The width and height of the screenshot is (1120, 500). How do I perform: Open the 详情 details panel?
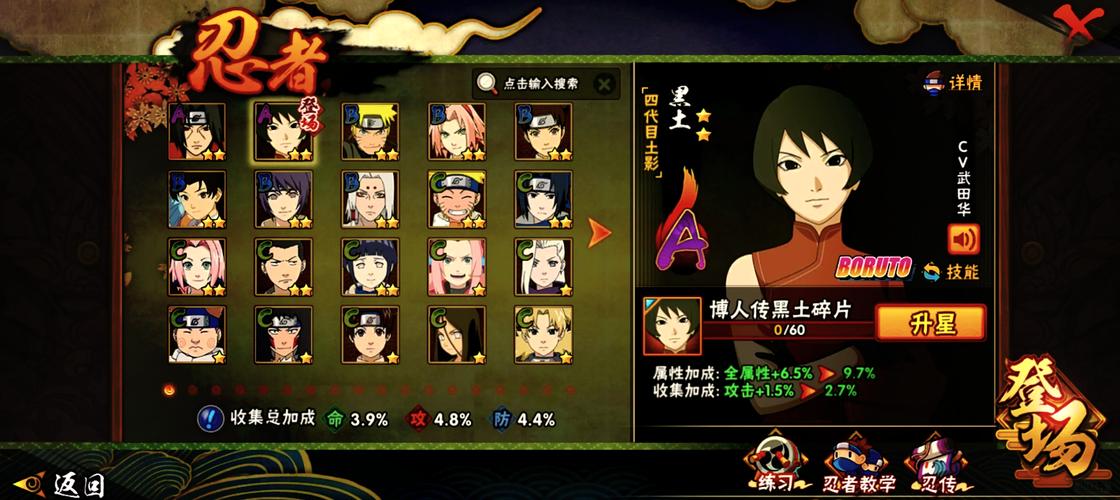tap(950, 83)
